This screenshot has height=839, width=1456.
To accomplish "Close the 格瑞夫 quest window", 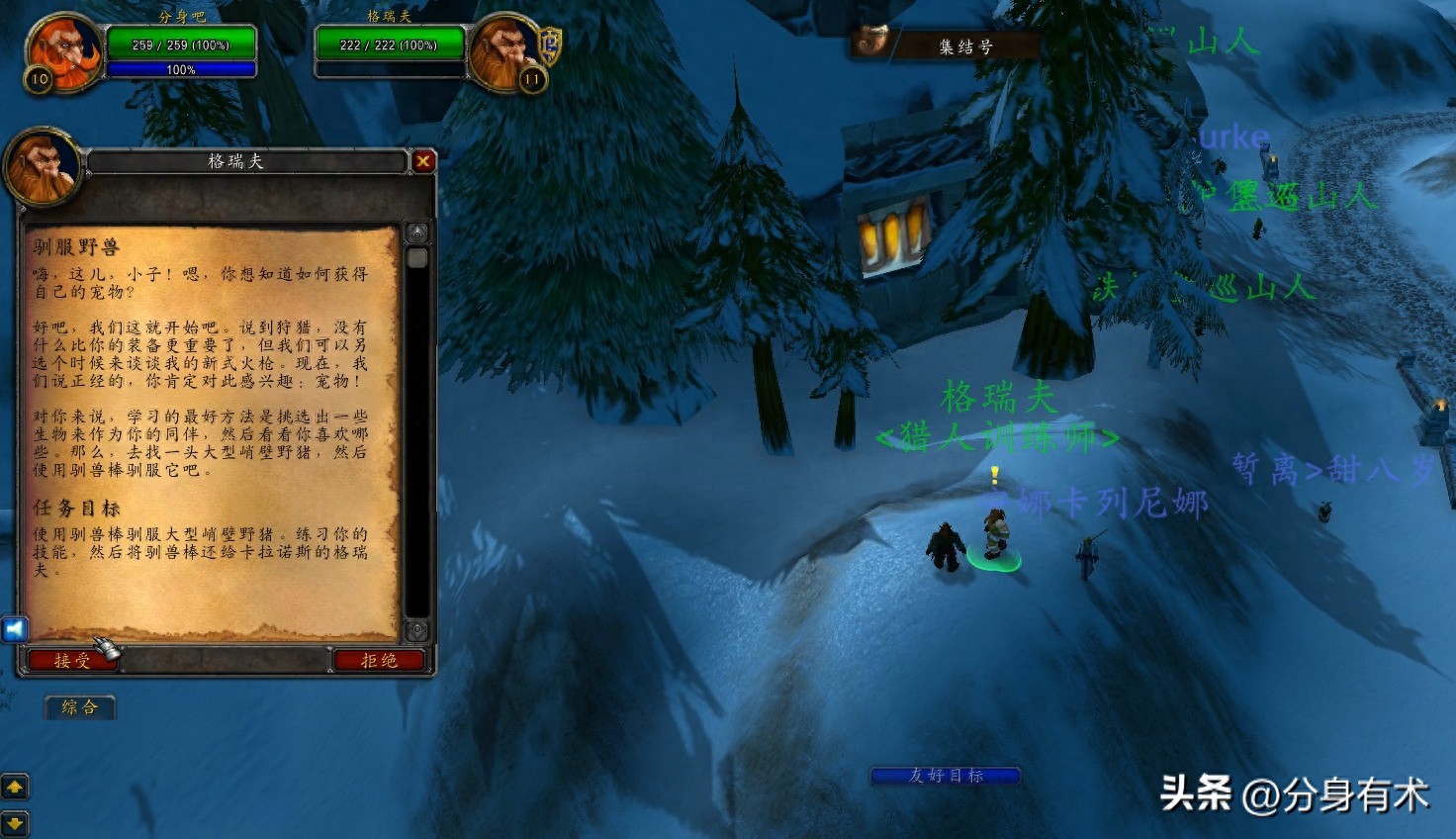I will point(423,161).
